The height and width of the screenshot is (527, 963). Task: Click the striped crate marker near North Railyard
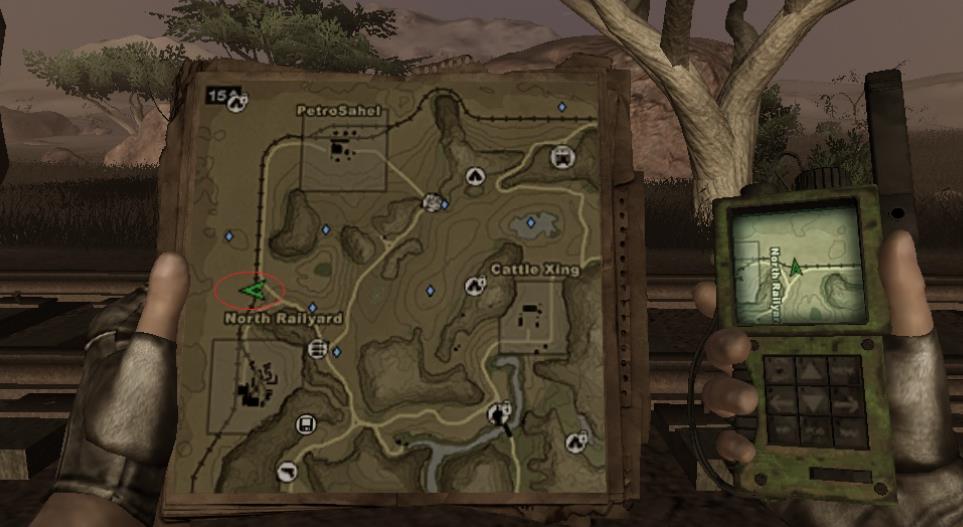pos(318,348)
